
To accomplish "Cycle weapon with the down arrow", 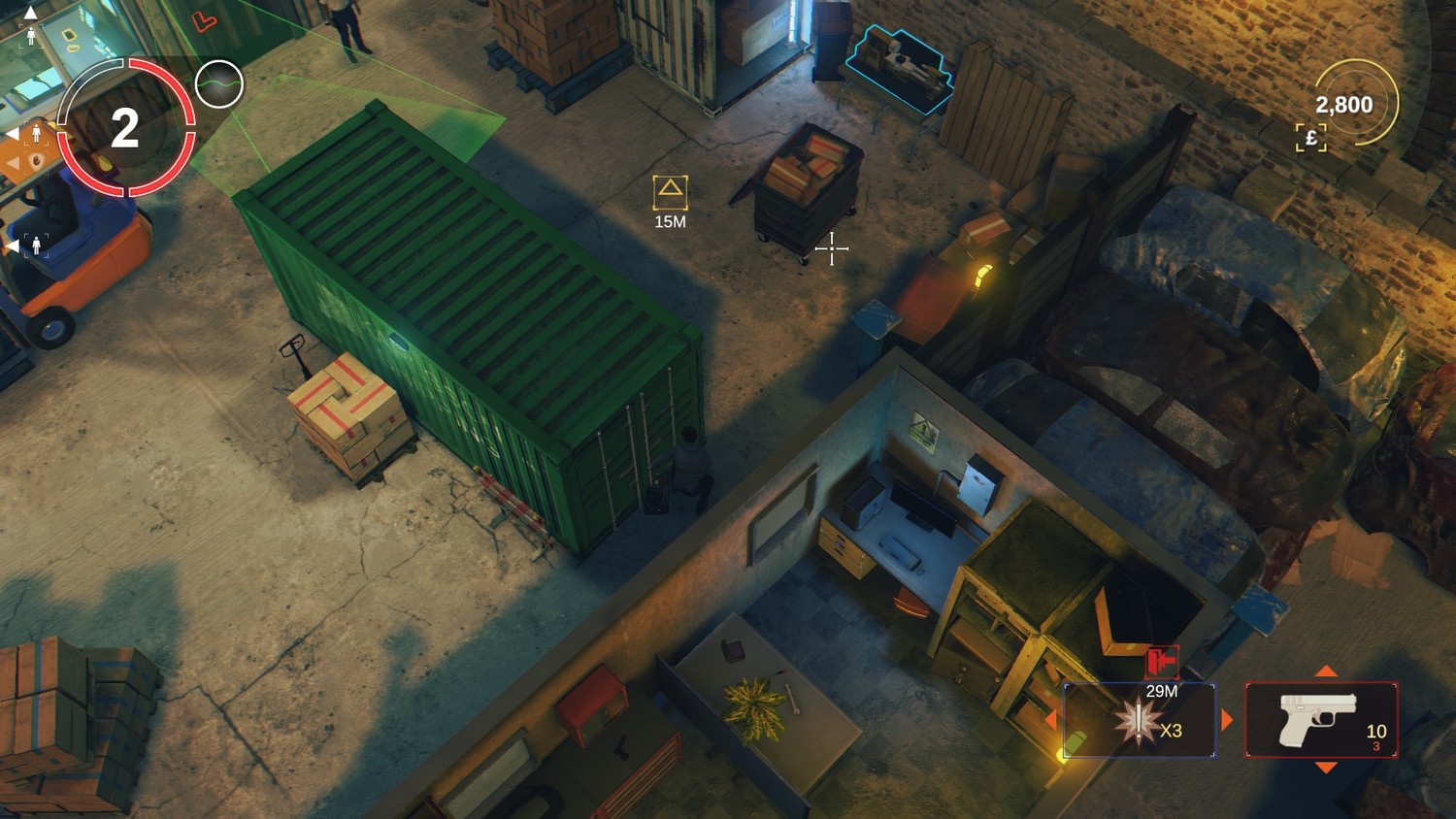I will 1326,768.
